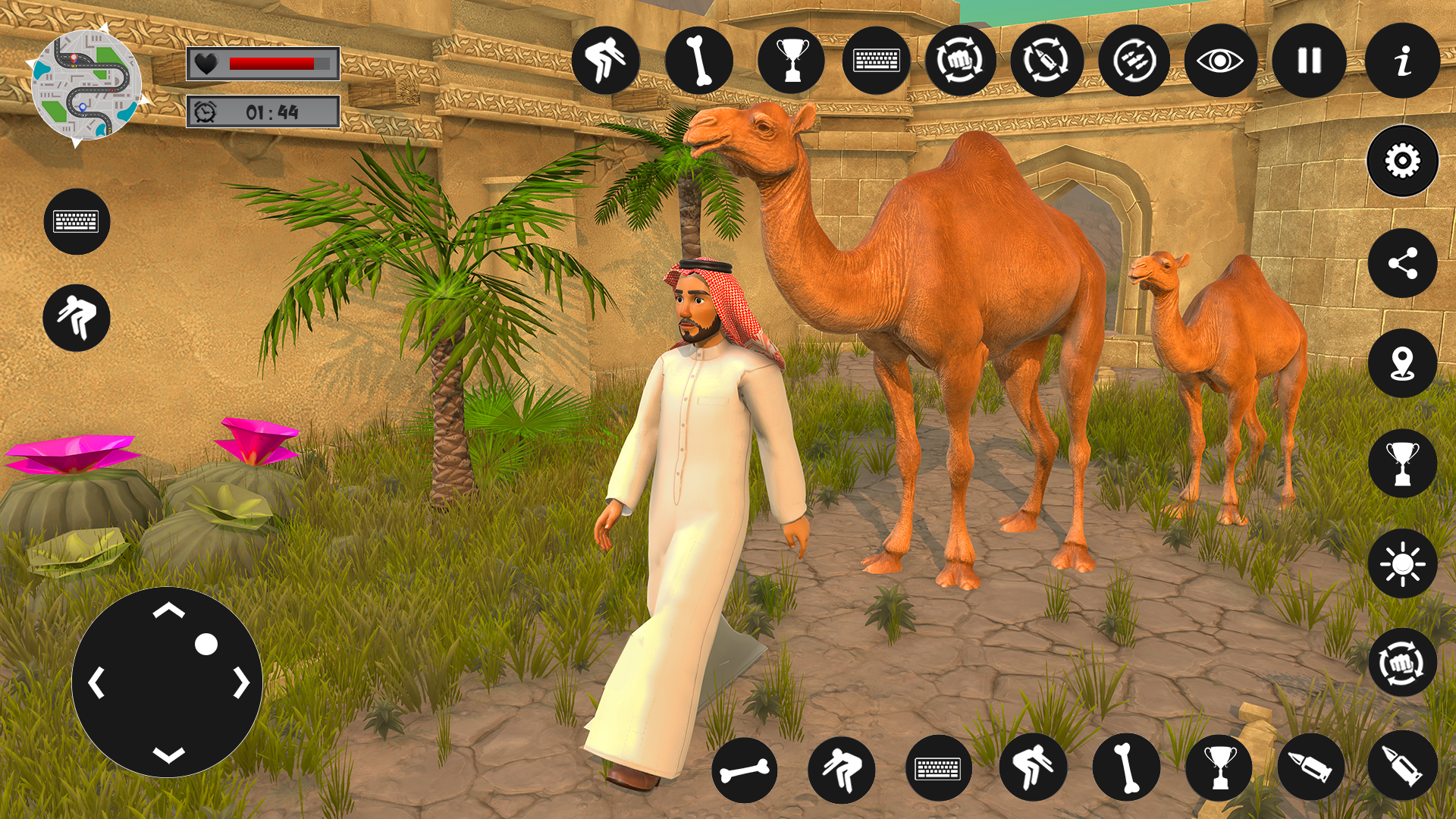Throw a bone using the top toolbar bone icon
Image resolution: width=1456 pixels, height=819 pixels.
[x=698, y=61]
